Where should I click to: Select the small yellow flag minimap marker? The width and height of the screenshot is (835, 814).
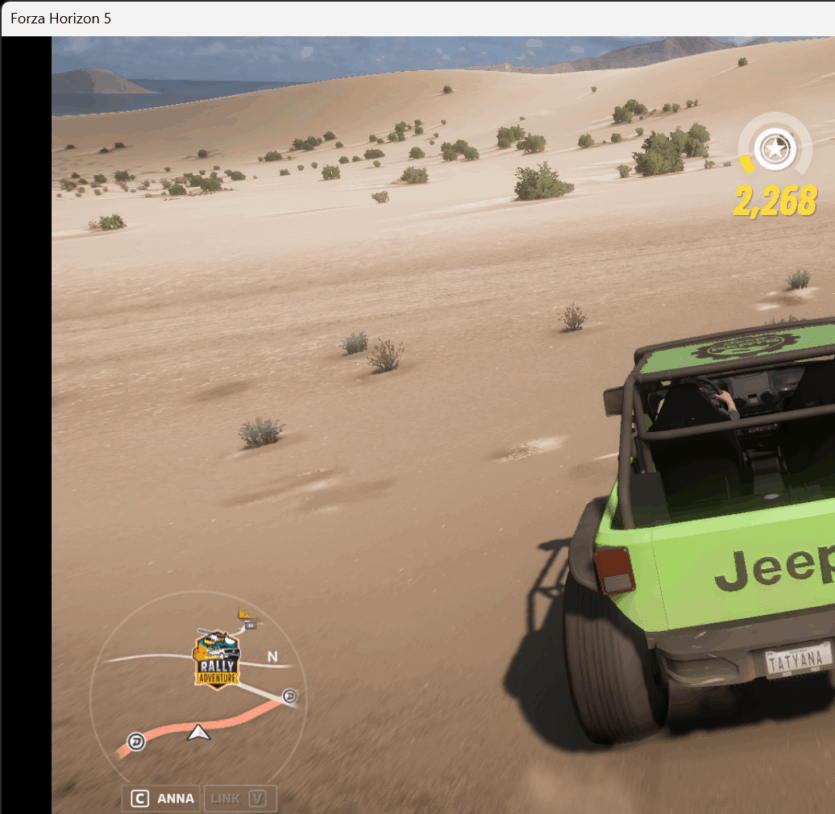(x=246, y=618)
